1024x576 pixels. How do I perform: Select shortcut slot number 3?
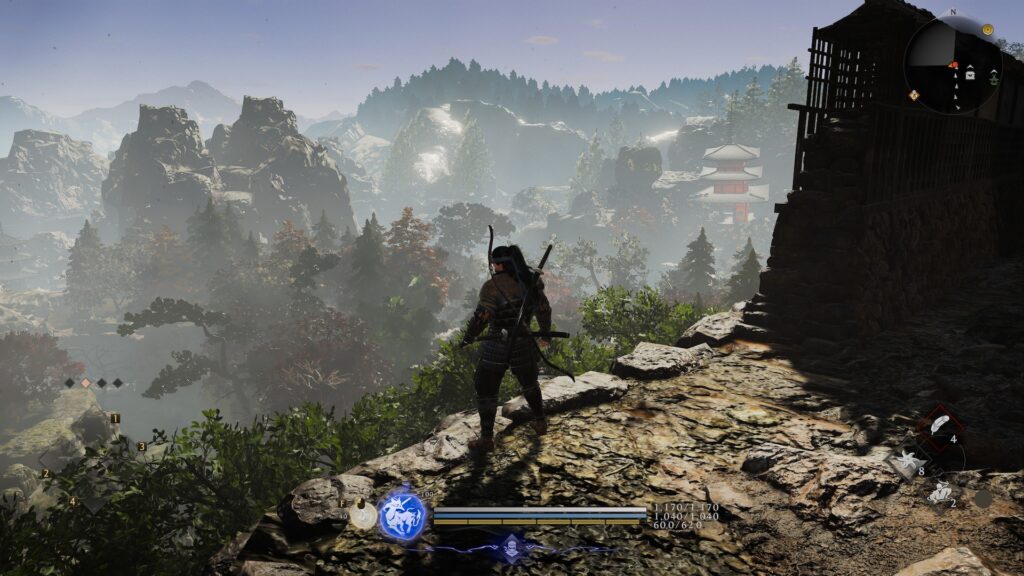click(x=141, y=446)
